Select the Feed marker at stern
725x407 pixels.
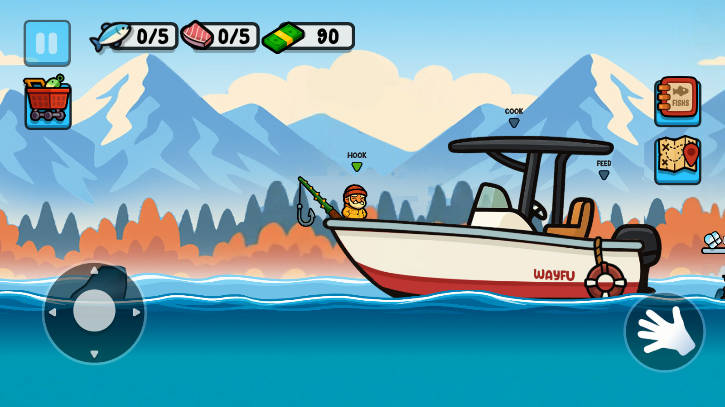tap(604, 170)
